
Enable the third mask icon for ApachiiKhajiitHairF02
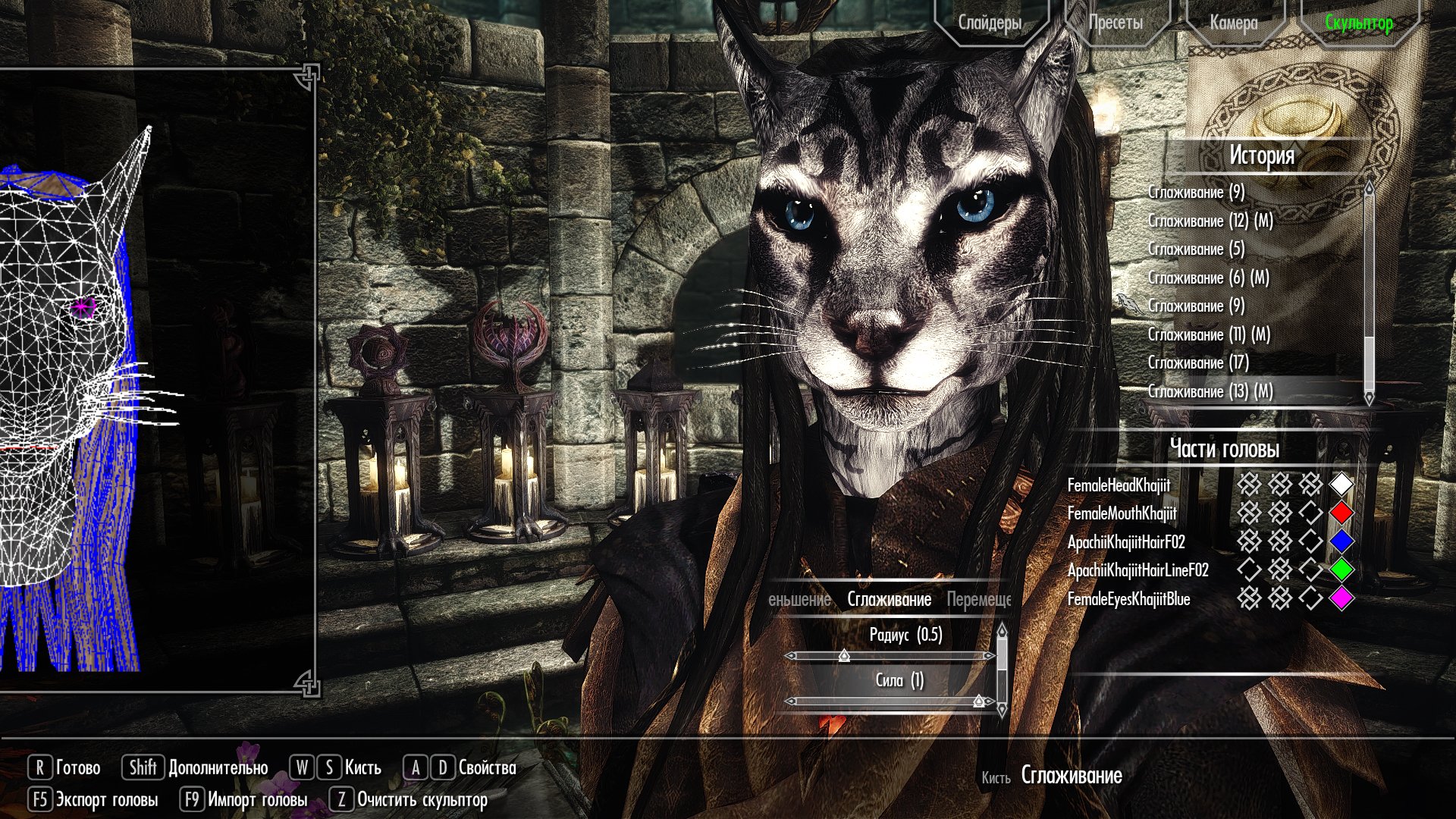(x=1311, y=540)
